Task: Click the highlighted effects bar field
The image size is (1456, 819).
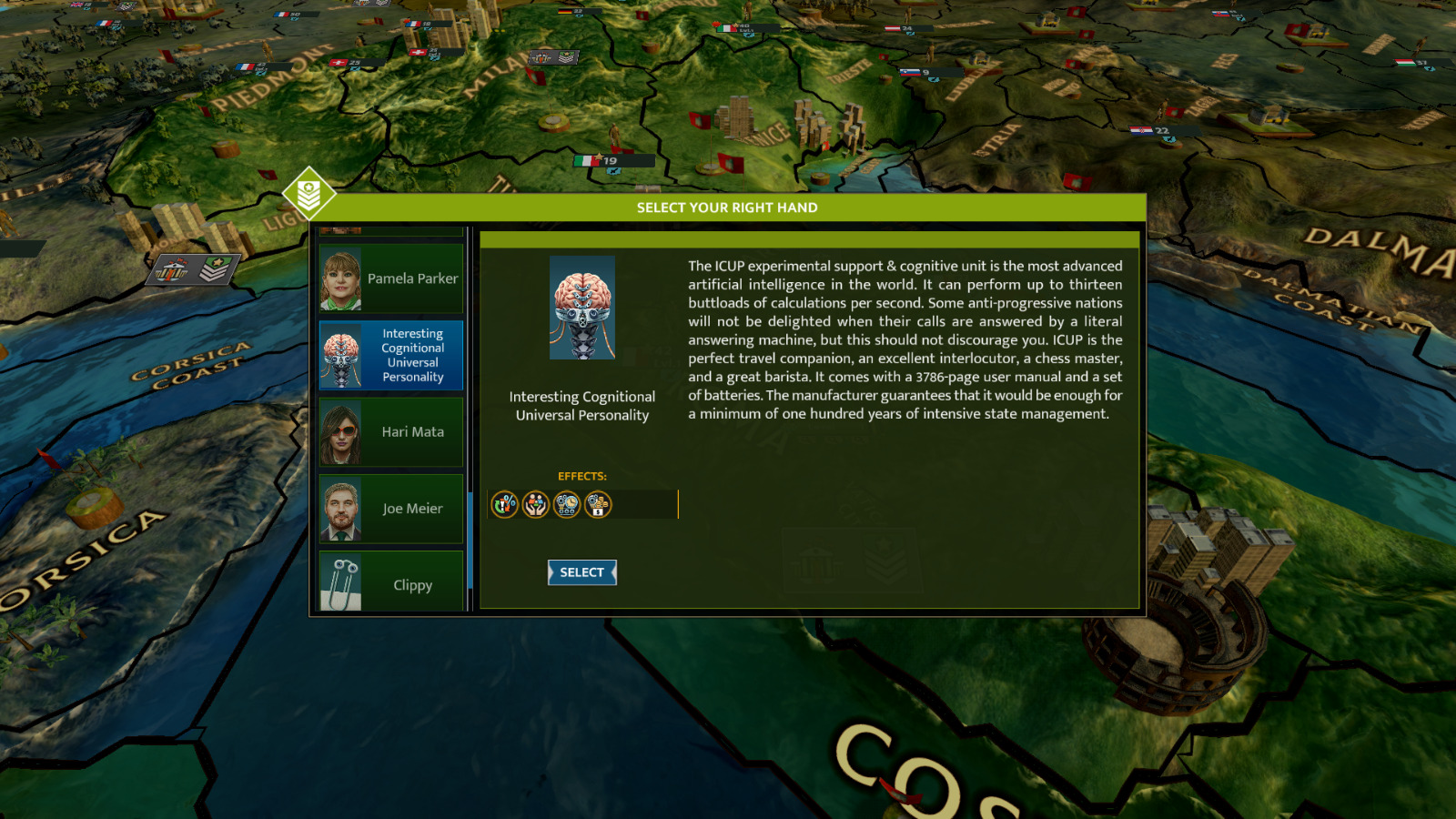Action: [x=637, y=504]
